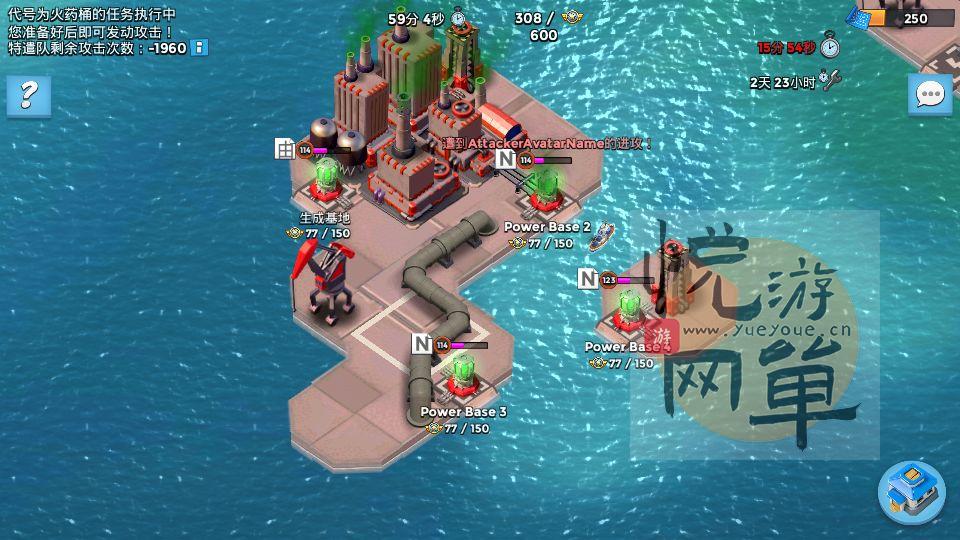Open the chat speech bubble
Screen dimensions: 960x540
[930, 95]
